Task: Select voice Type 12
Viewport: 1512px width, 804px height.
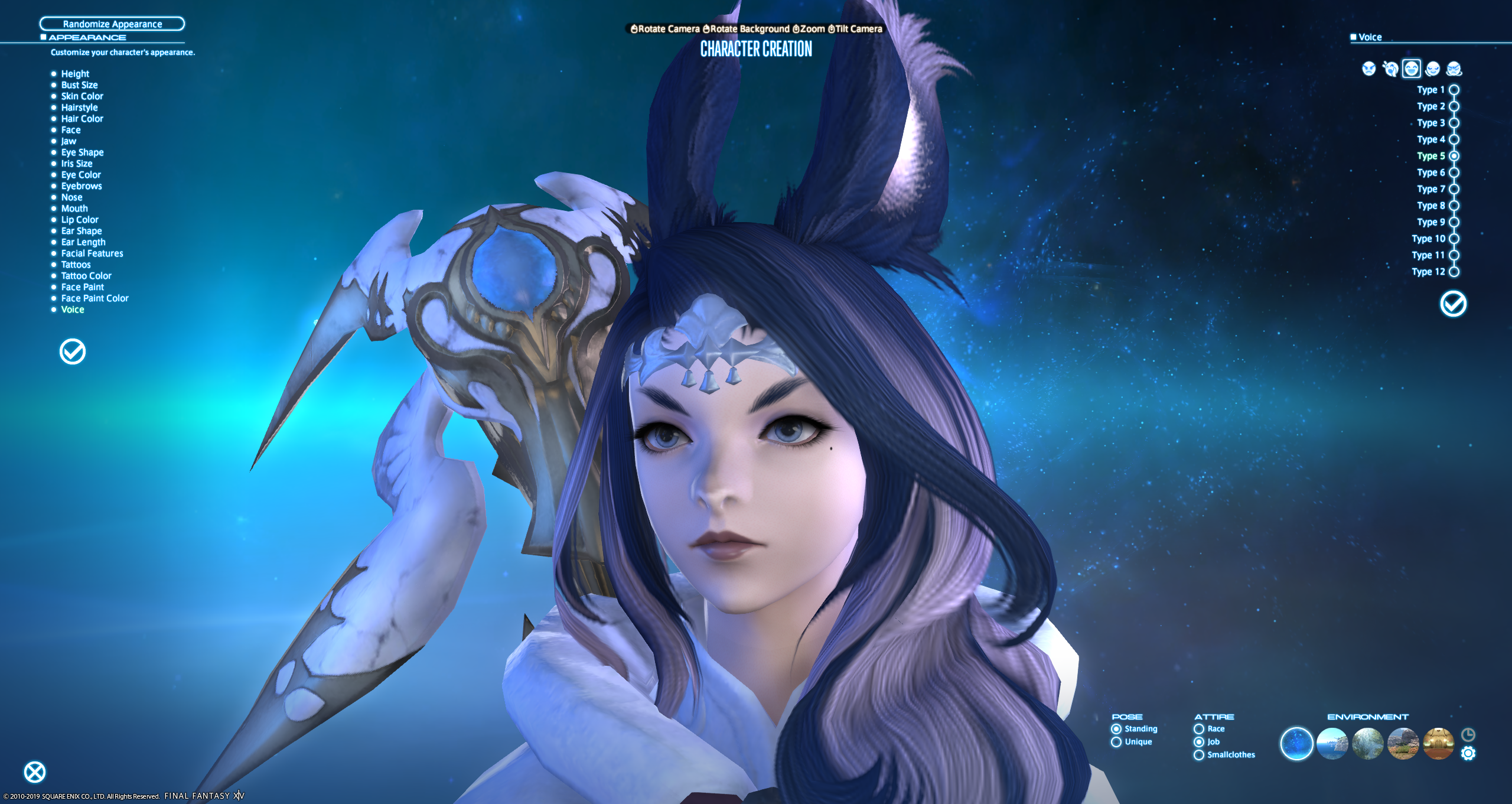Action: click(x=1454, y=272)
